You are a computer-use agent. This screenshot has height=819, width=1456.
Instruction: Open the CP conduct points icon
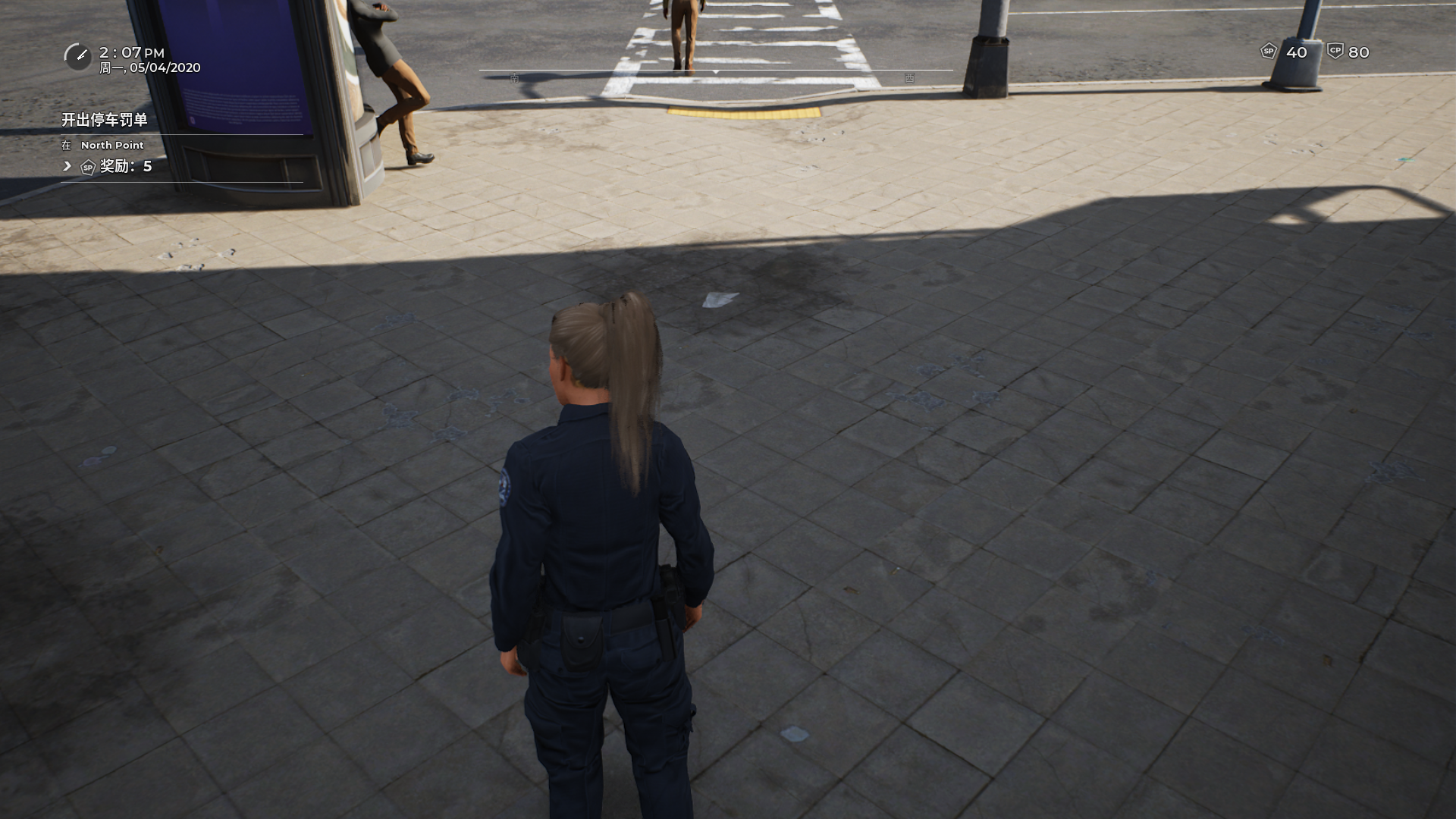pos(1335,52)
